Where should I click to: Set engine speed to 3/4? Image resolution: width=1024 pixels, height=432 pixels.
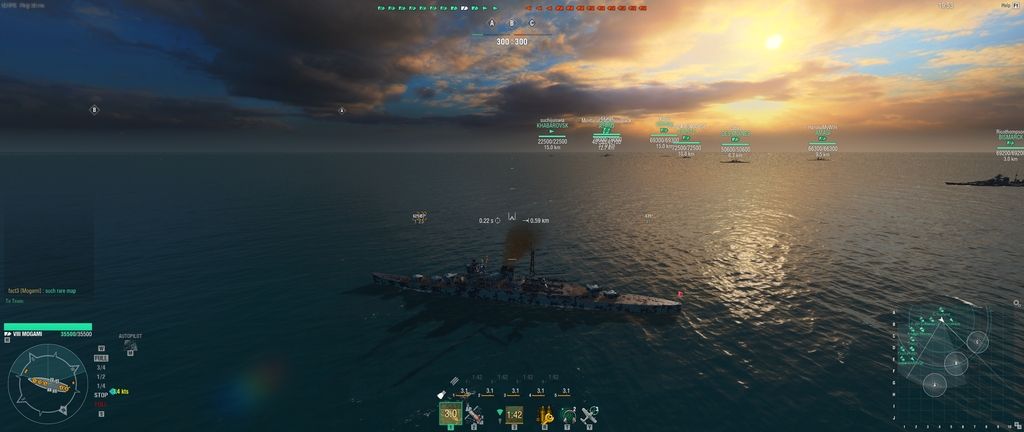coord(101,367)
